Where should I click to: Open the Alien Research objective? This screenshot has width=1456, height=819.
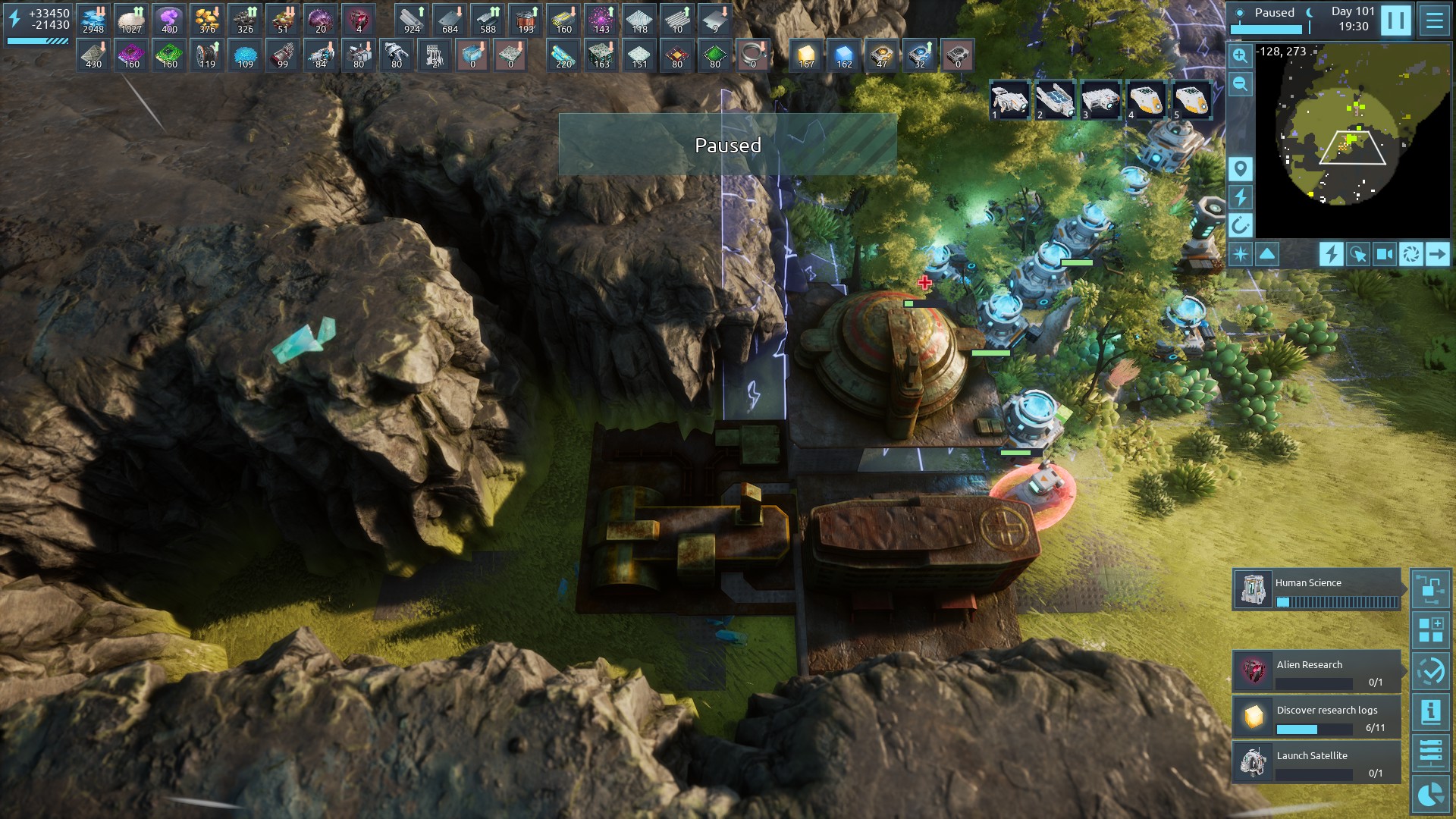[1317, 671]
